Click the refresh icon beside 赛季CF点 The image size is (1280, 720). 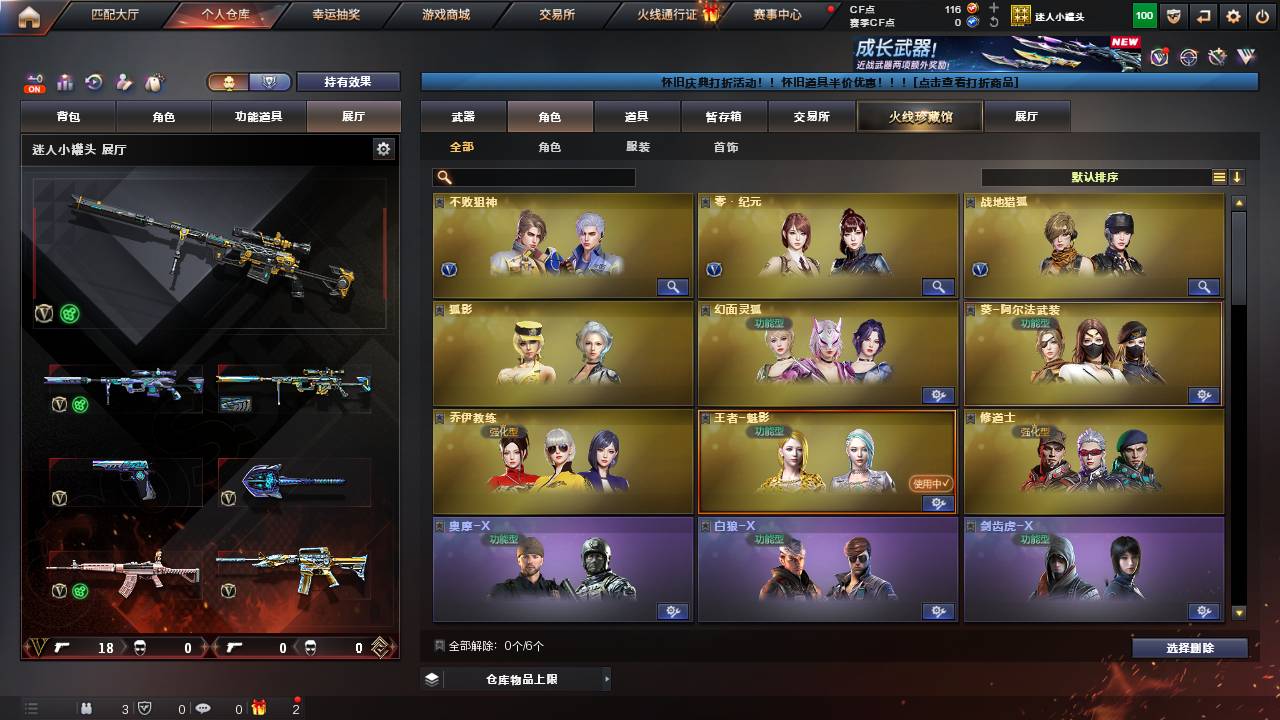993,21
